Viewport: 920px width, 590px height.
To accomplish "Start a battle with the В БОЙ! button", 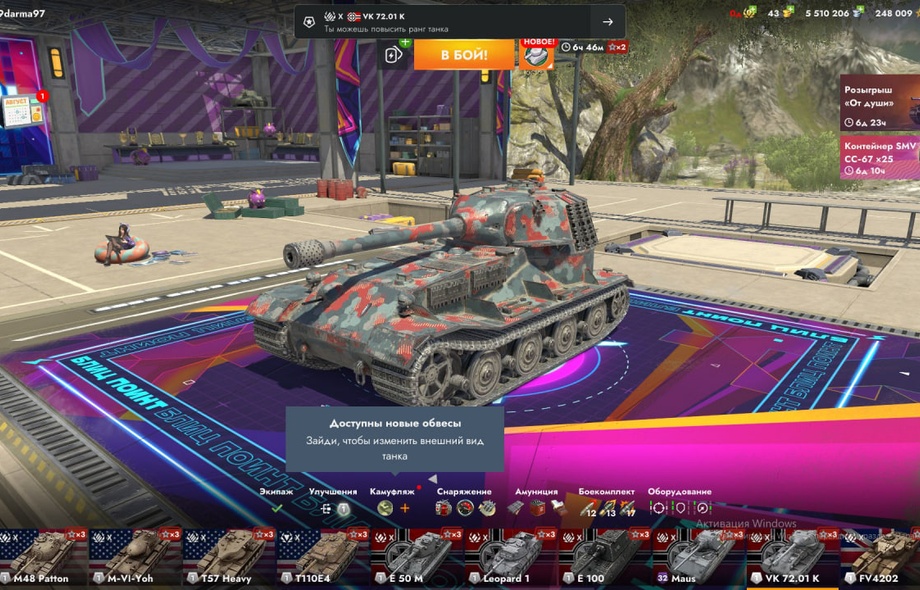I will point(464,54).
